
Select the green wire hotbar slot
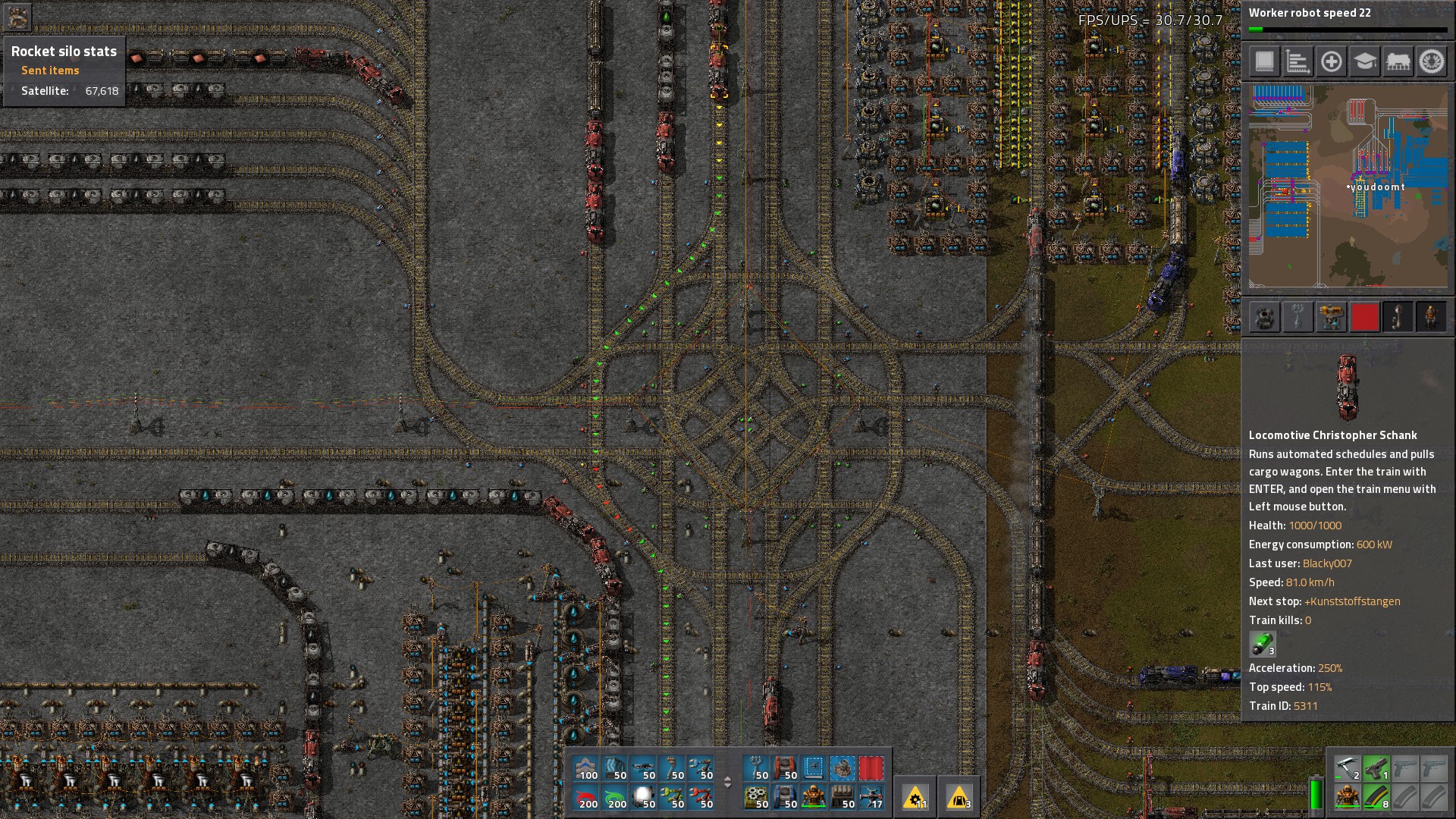pyautogui.click(x=617, y=796)
